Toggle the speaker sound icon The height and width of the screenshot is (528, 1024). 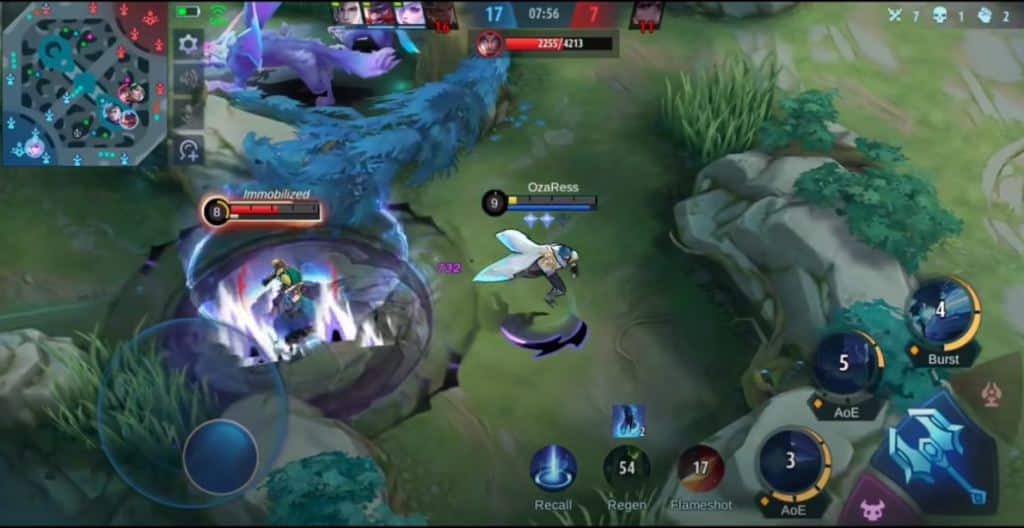188,79
